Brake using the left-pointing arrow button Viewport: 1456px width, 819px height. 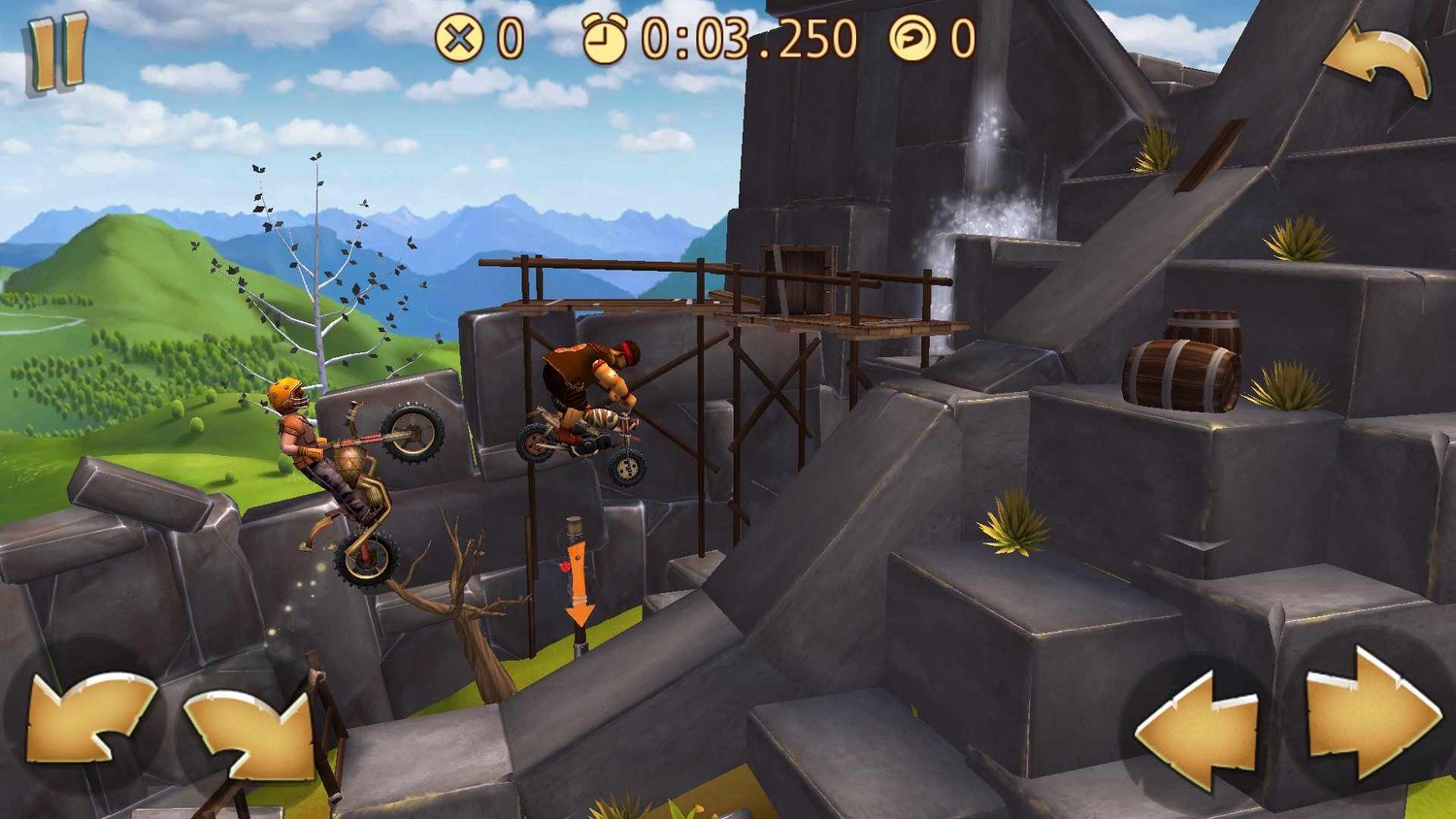click(1199, 728)
